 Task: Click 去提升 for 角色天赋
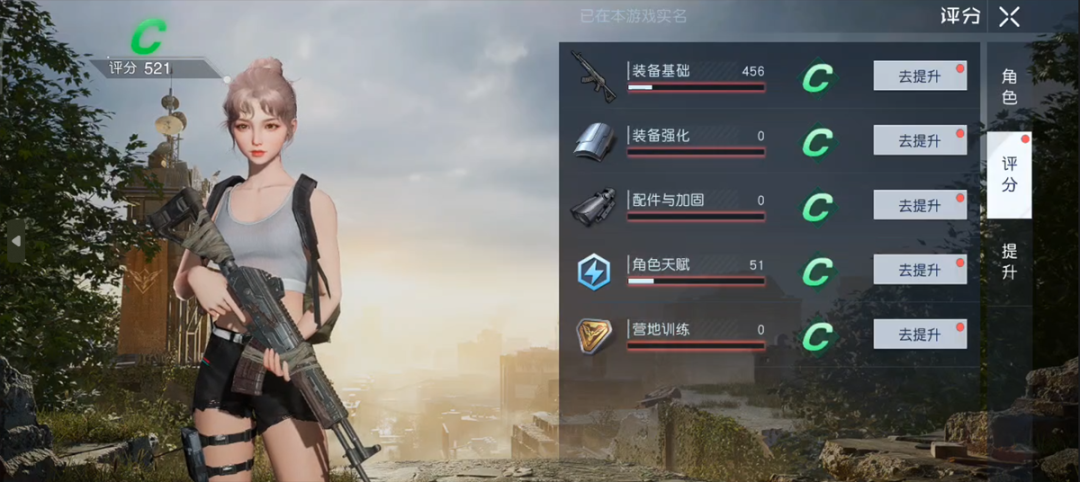(919, 270)
